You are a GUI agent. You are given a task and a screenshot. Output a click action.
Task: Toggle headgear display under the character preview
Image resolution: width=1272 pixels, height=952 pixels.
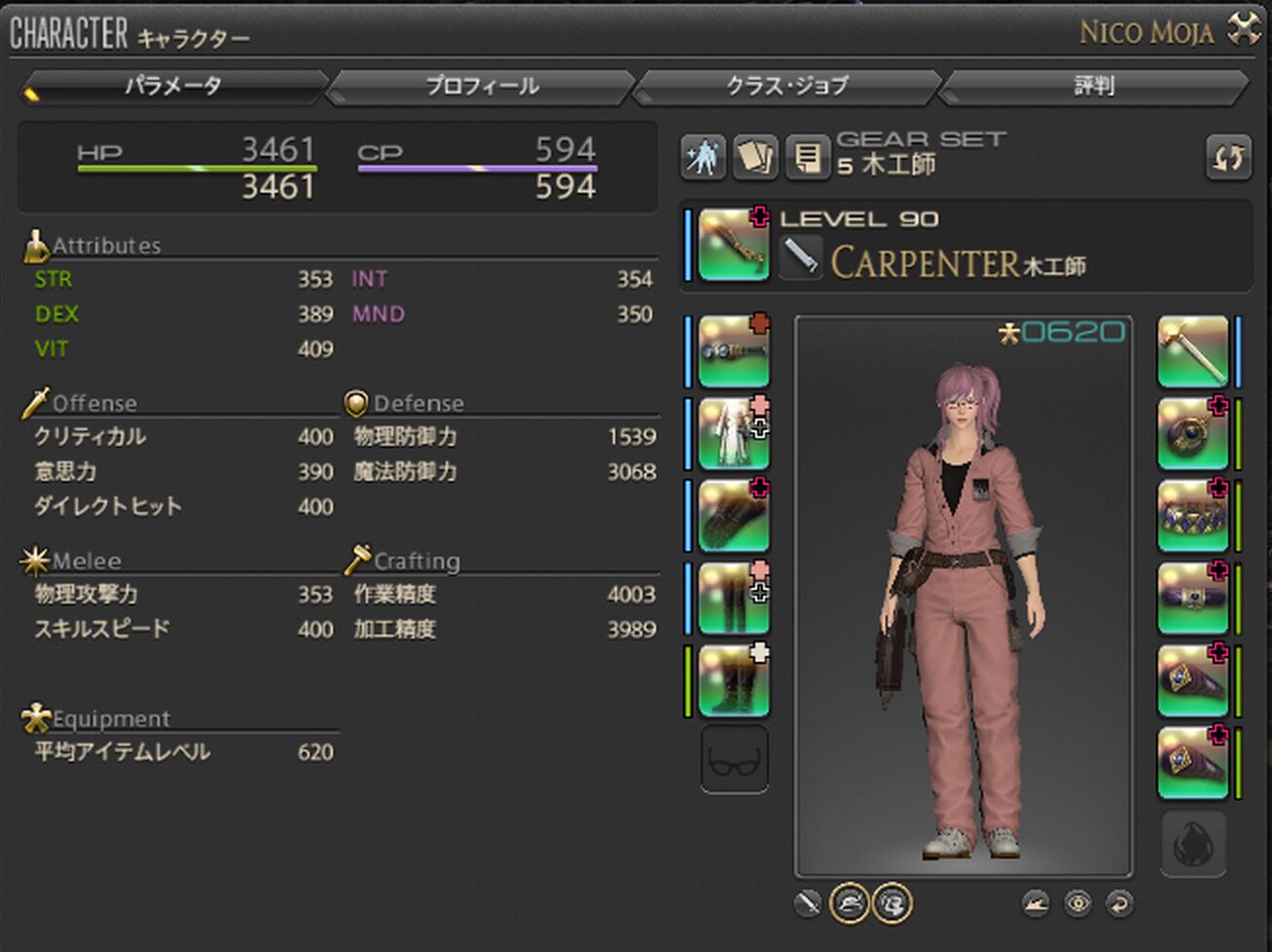(849, 904)
